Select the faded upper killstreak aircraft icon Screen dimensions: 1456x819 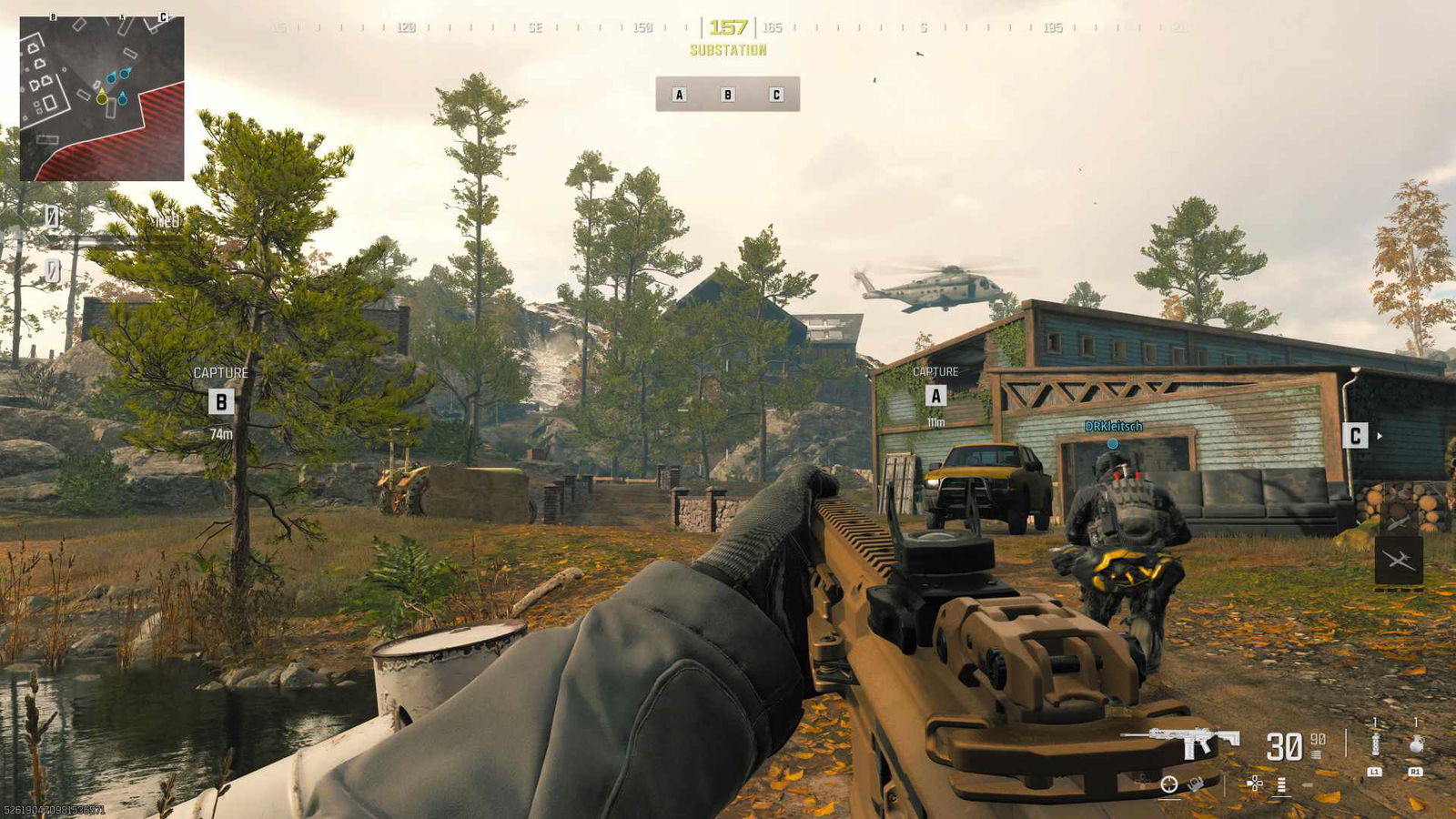pyautogui.click(x=1399, y=520)
